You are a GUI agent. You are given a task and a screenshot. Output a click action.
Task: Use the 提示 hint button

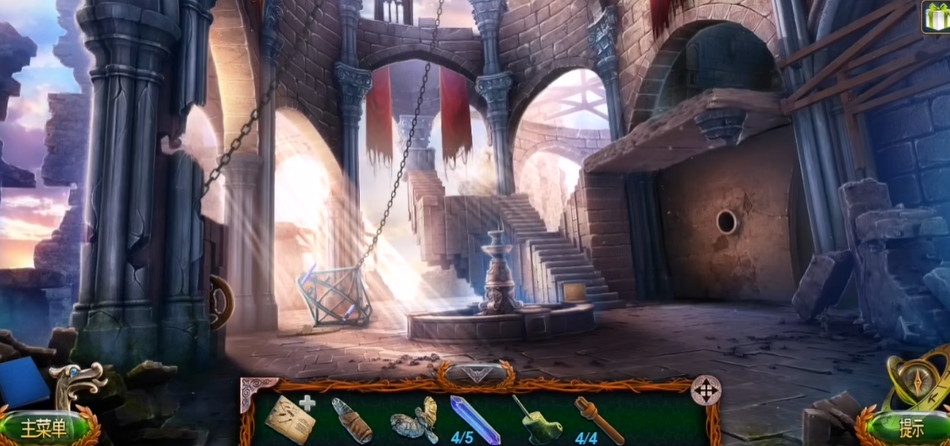click(911, 428)
